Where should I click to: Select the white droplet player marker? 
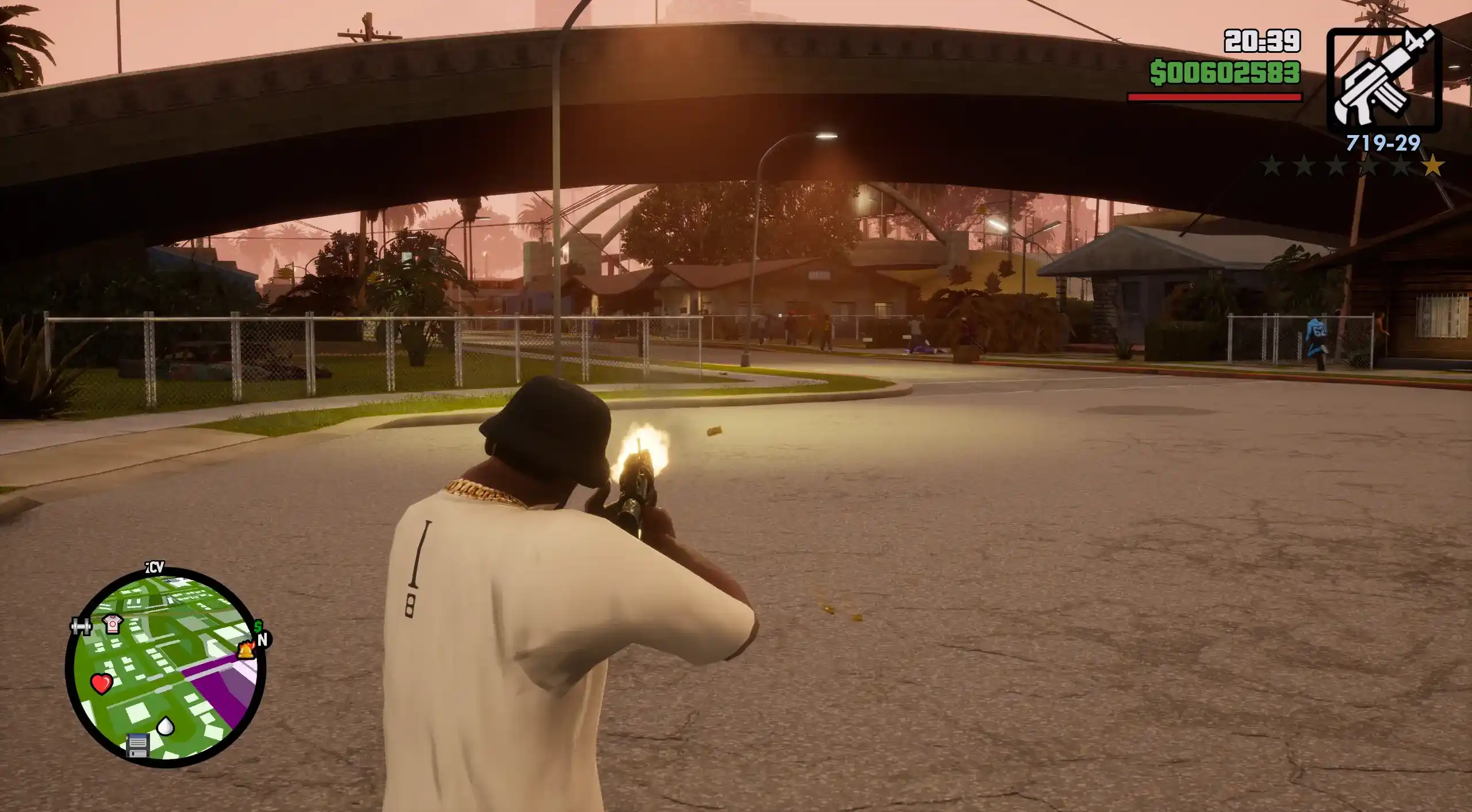coord(166,726)
